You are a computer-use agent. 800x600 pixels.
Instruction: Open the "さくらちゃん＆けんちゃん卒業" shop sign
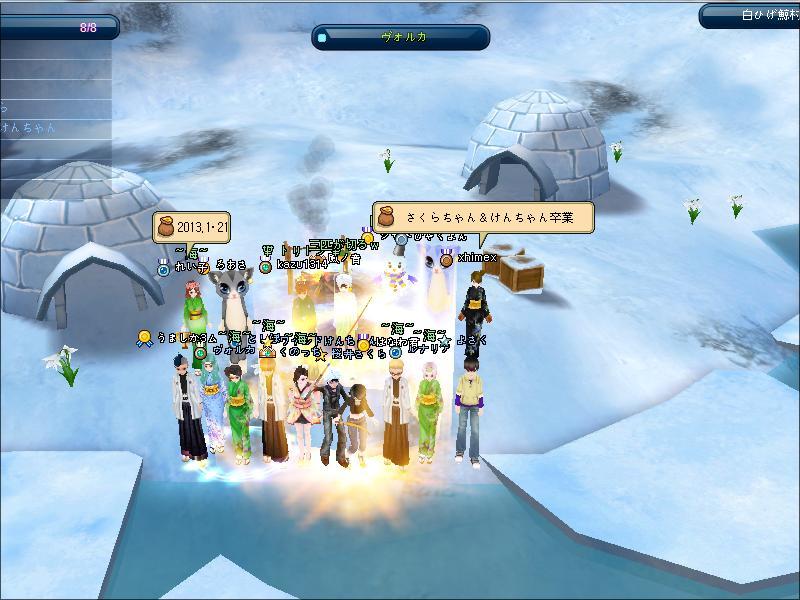[483, 217]
